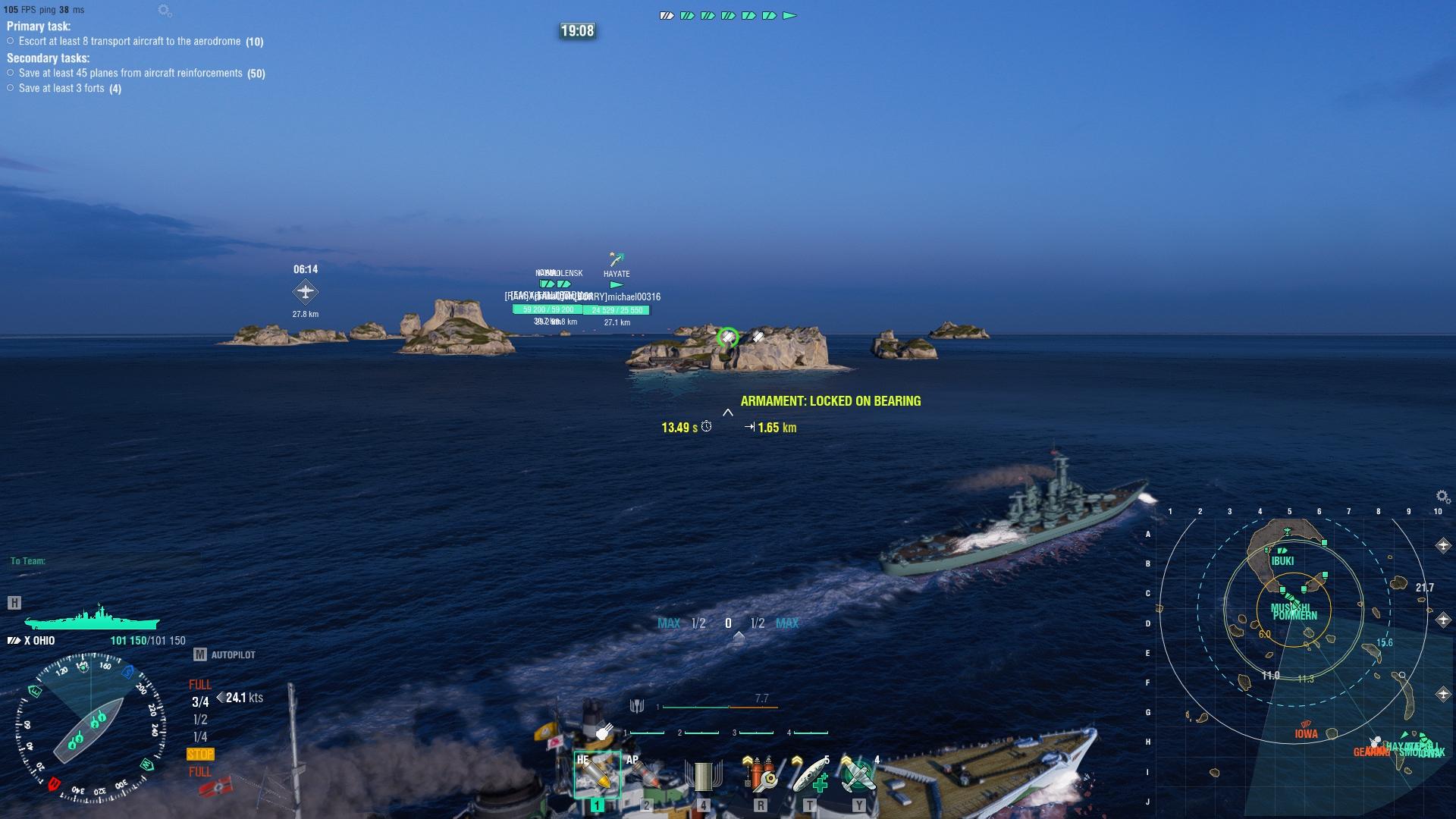Select FULL ahead speed
The height and width of the screenshot is (819, 1456).
(199, 684)
